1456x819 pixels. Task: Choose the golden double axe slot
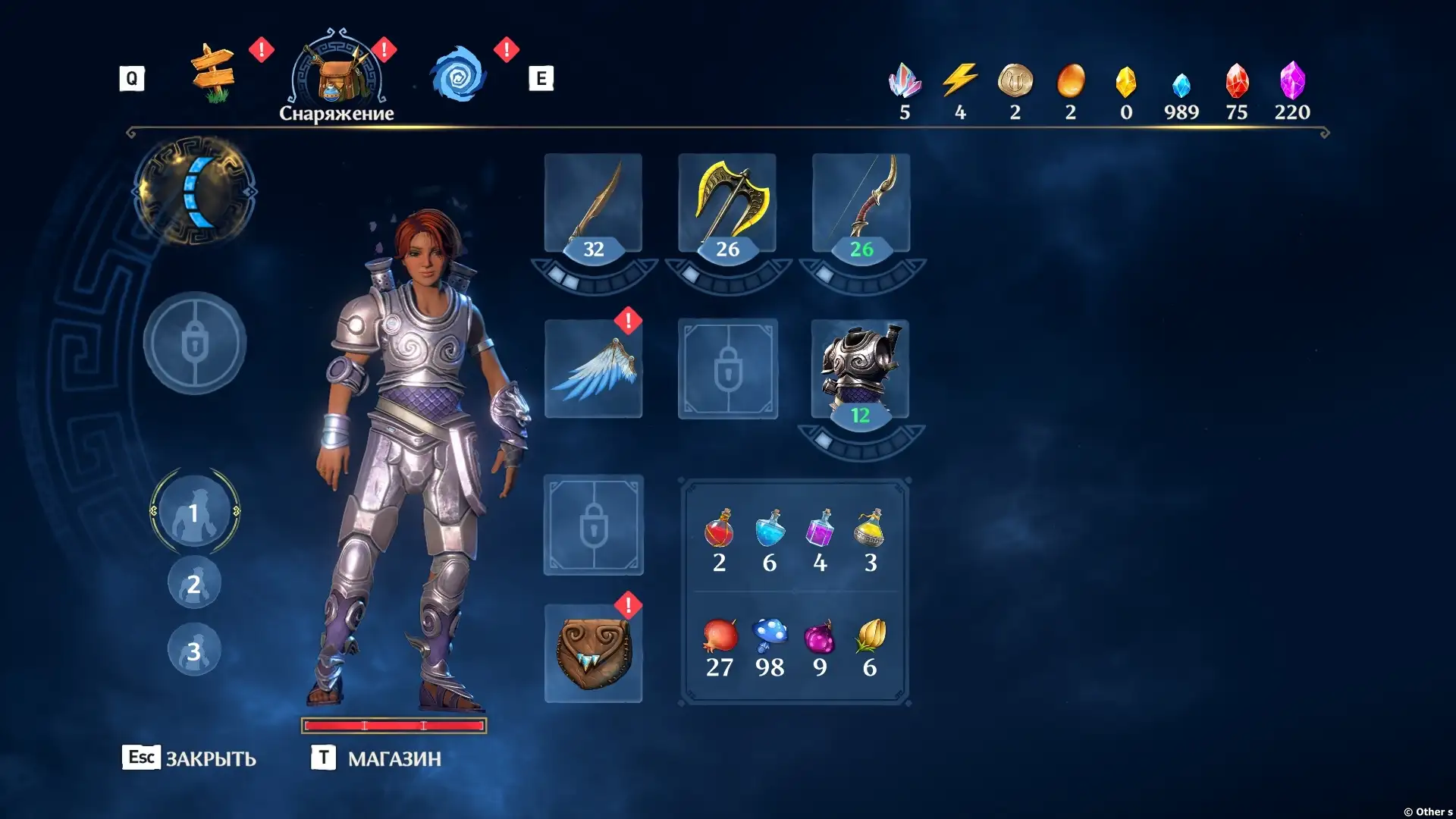point(727,203)
